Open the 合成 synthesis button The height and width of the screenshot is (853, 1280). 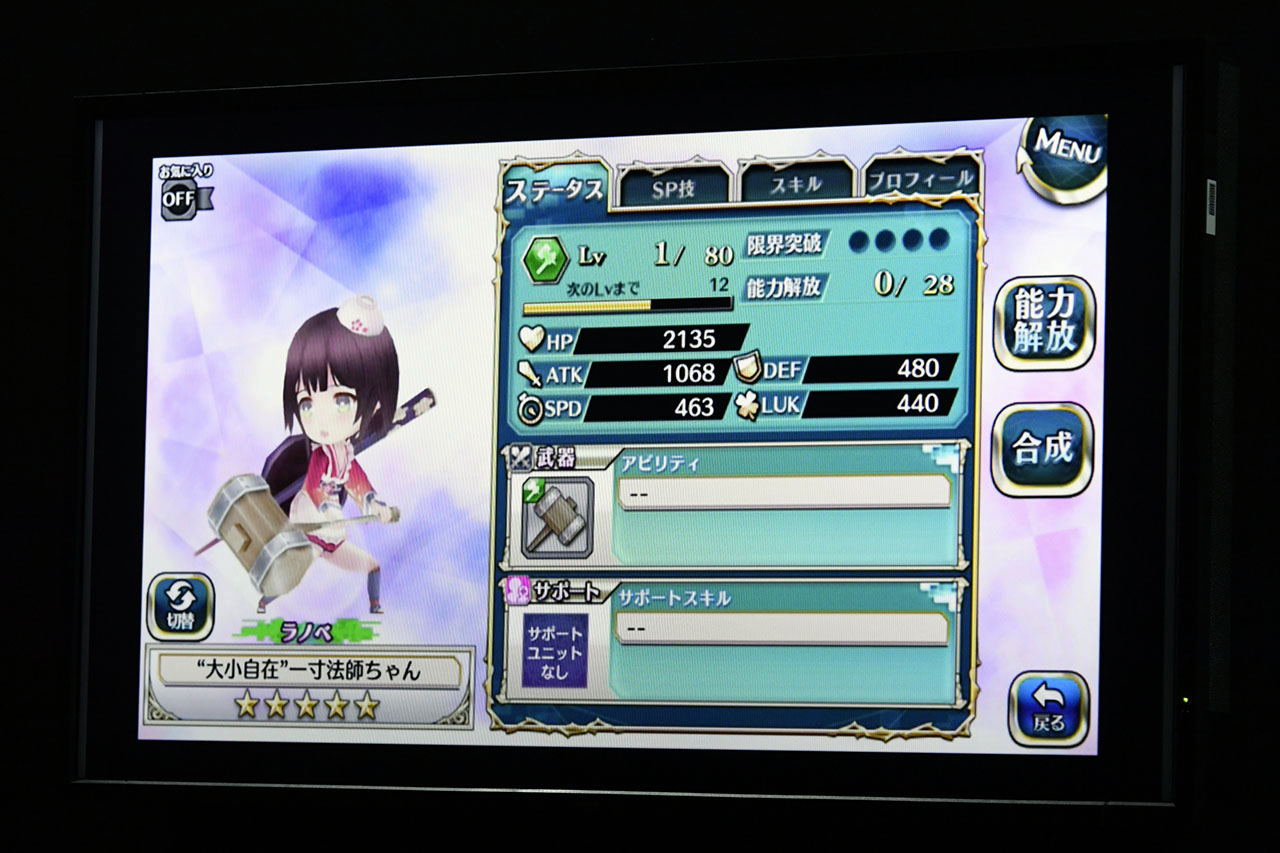tap(1042, 449)
